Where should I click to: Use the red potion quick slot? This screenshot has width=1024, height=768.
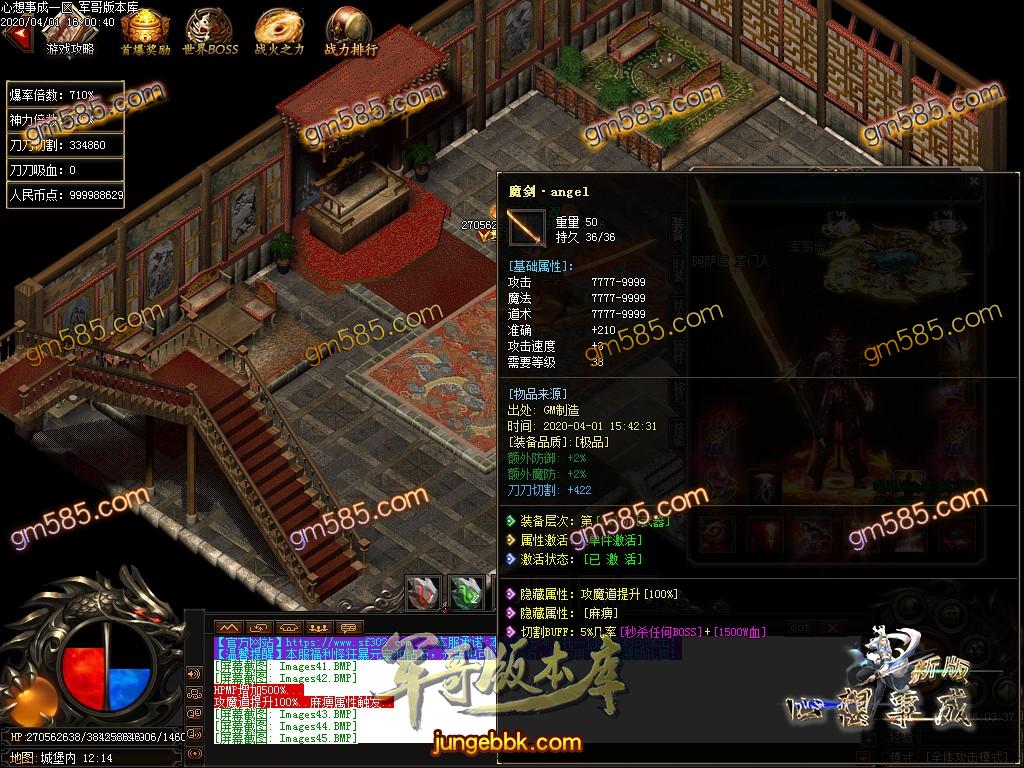[x=423, y=592]
